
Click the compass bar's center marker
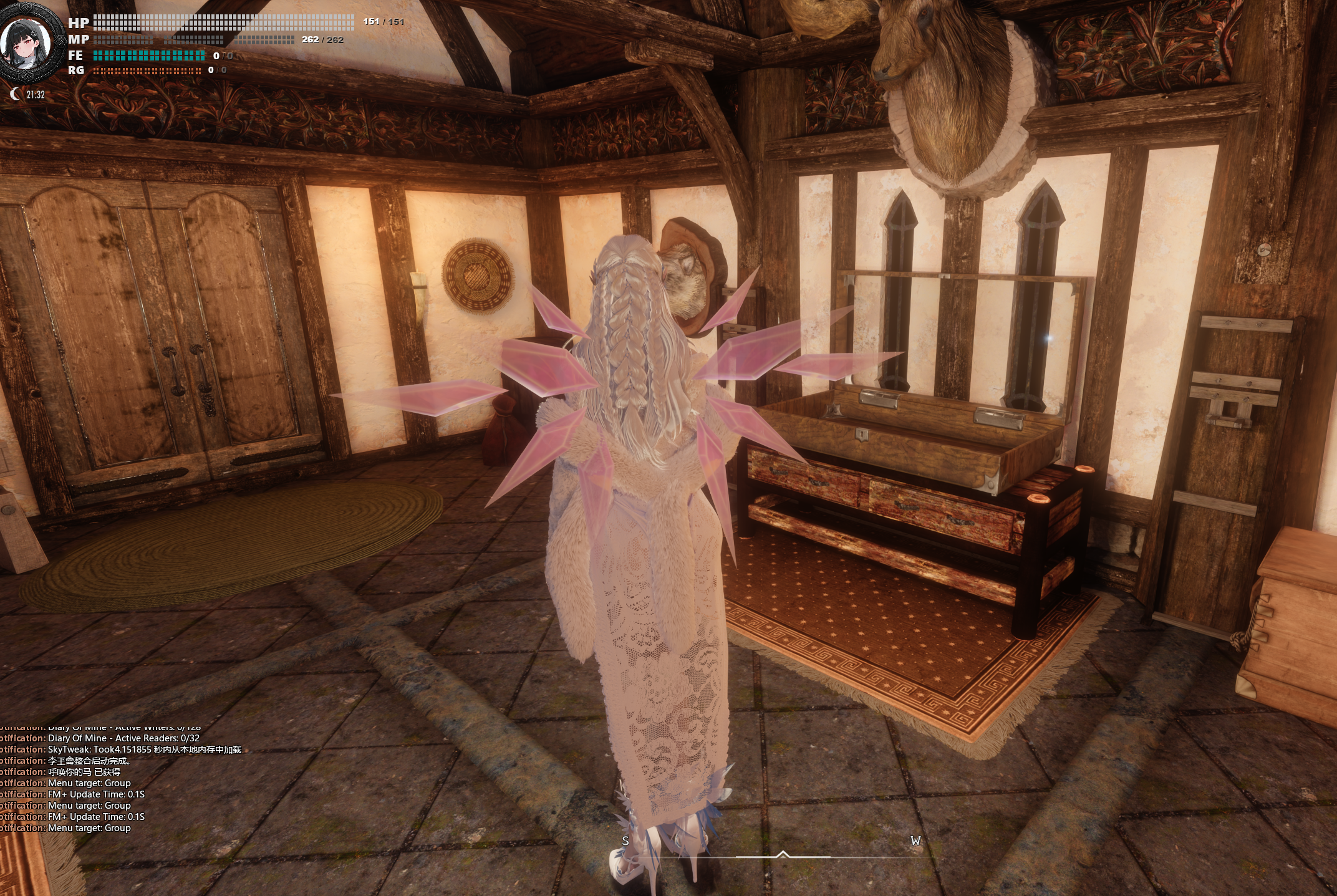(783, 854)
